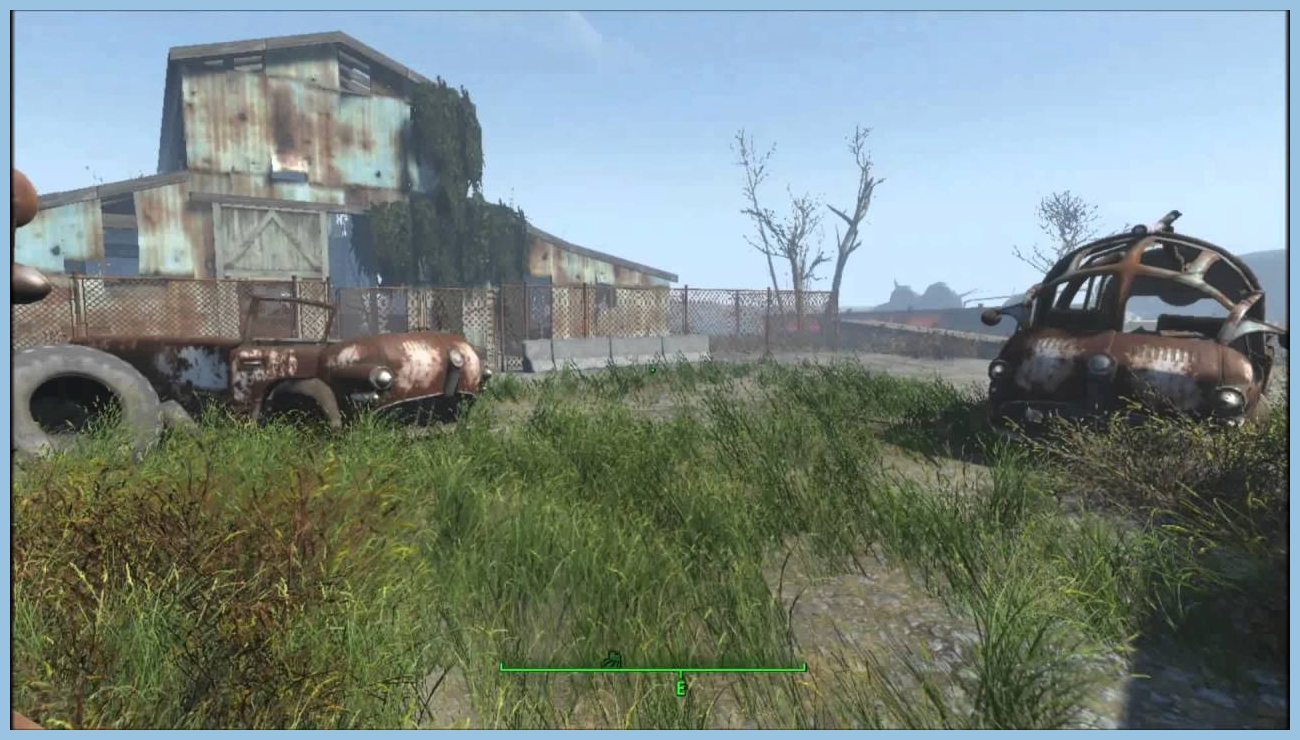
Task: Select the E cardinal direction on the compass
Action: click(x=683, y=687)
